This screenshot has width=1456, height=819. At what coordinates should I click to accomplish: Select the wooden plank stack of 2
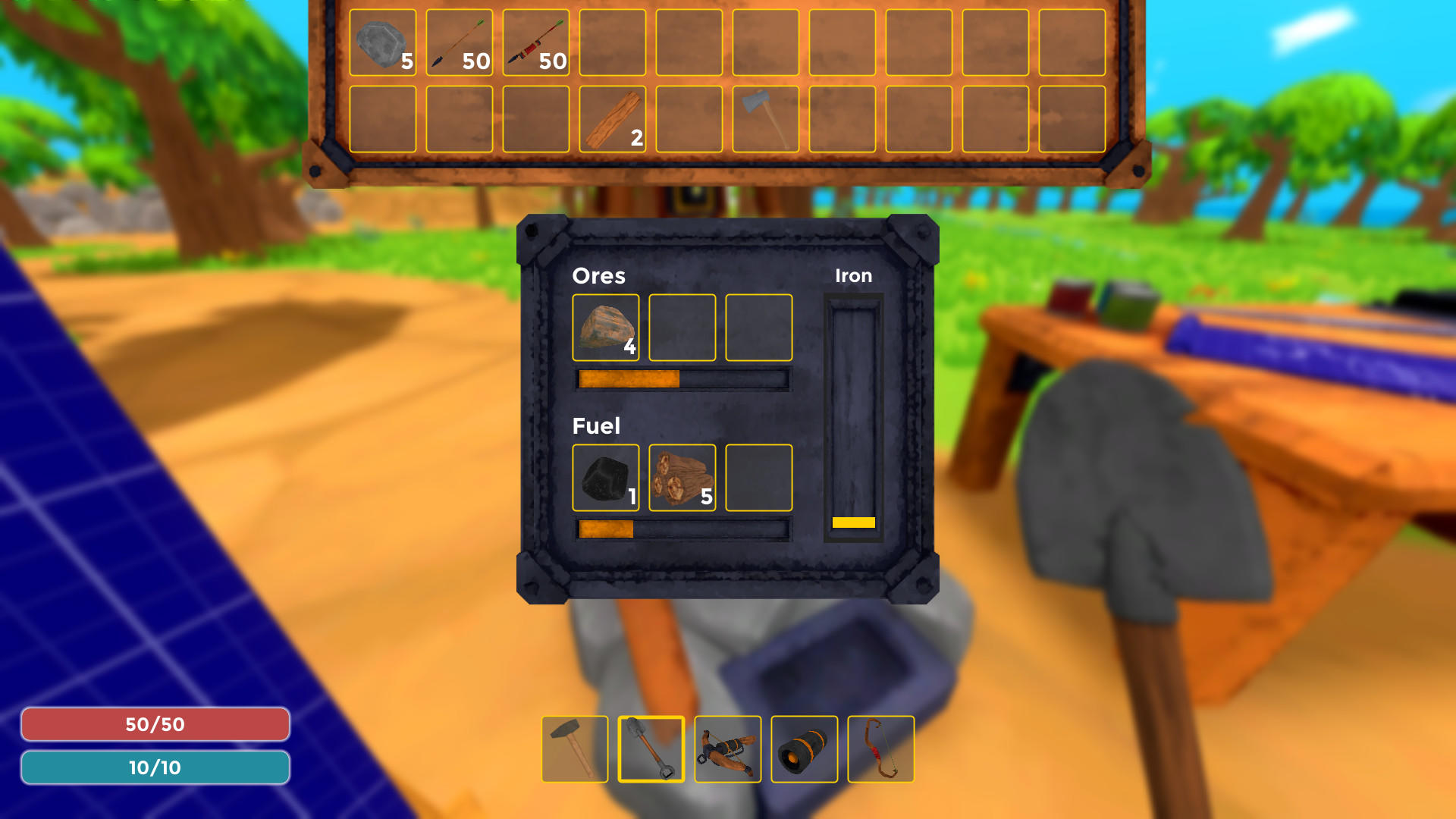[612, 120]
